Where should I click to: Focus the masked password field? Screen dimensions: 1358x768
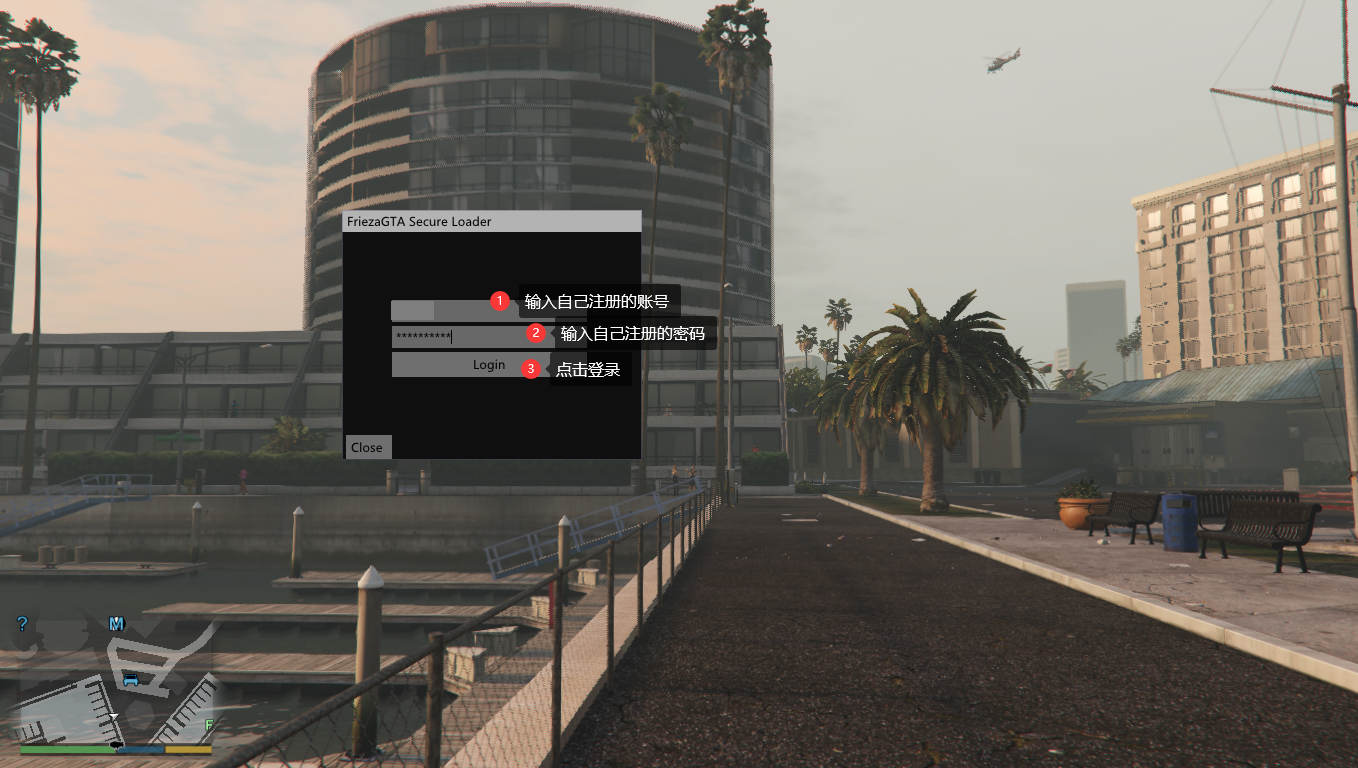[457, 337]
